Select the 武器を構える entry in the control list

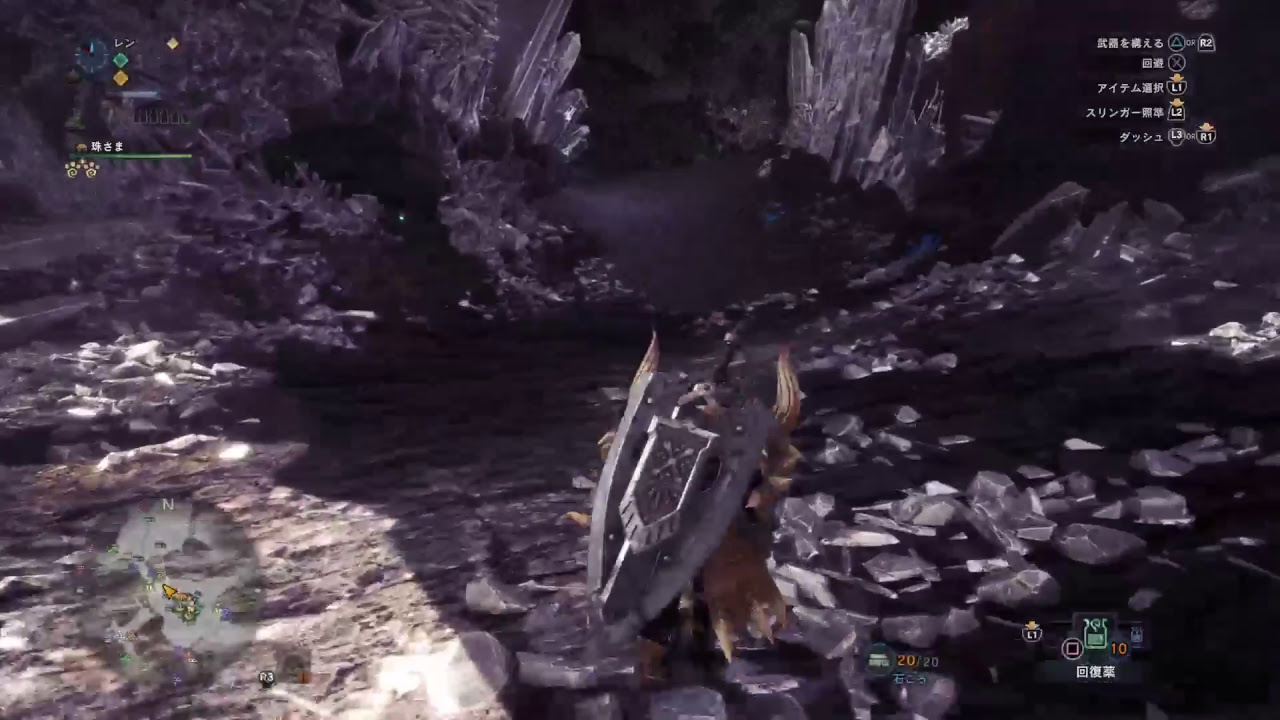[x=1129, y=41]
